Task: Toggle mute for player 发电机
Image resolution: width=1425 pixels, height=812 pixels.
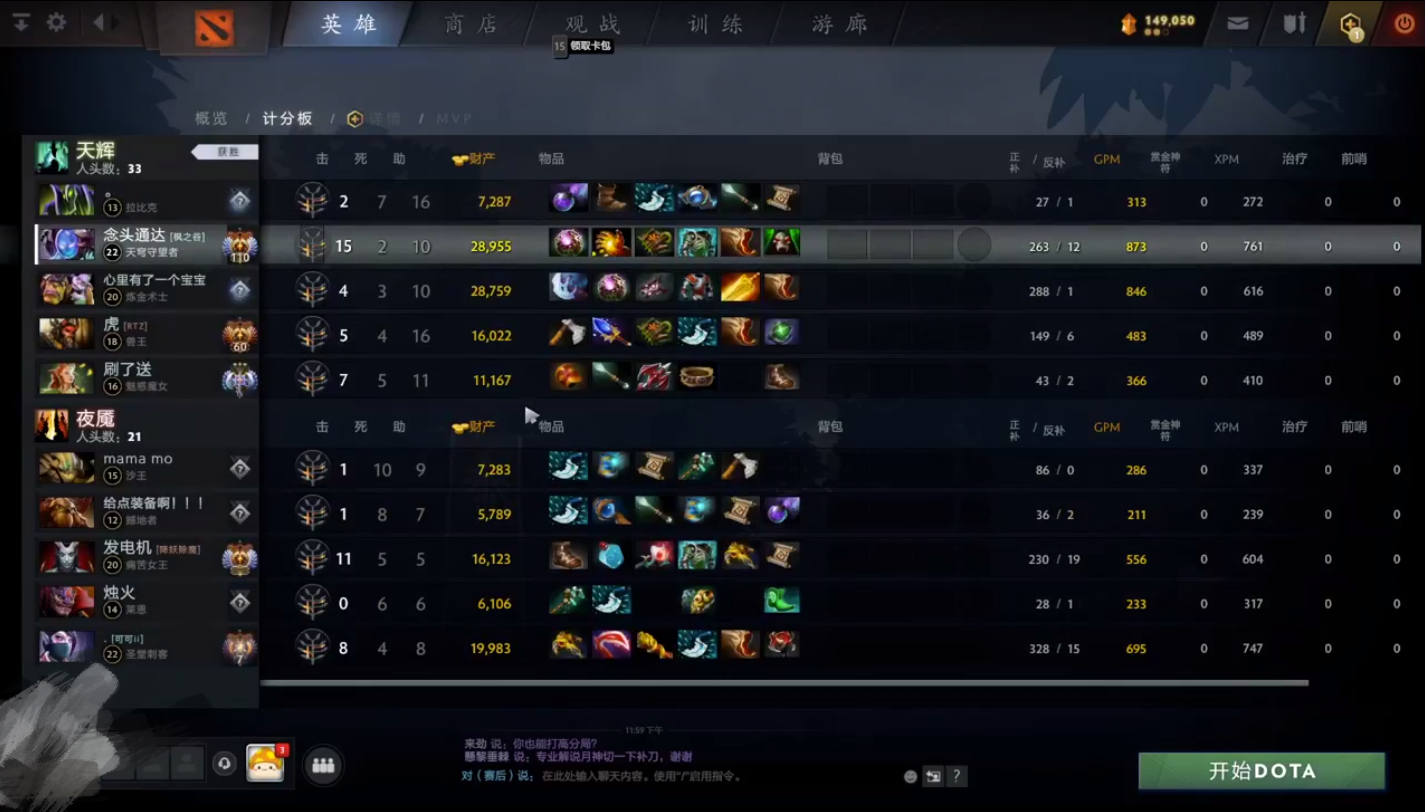Action: coord(240,557)
